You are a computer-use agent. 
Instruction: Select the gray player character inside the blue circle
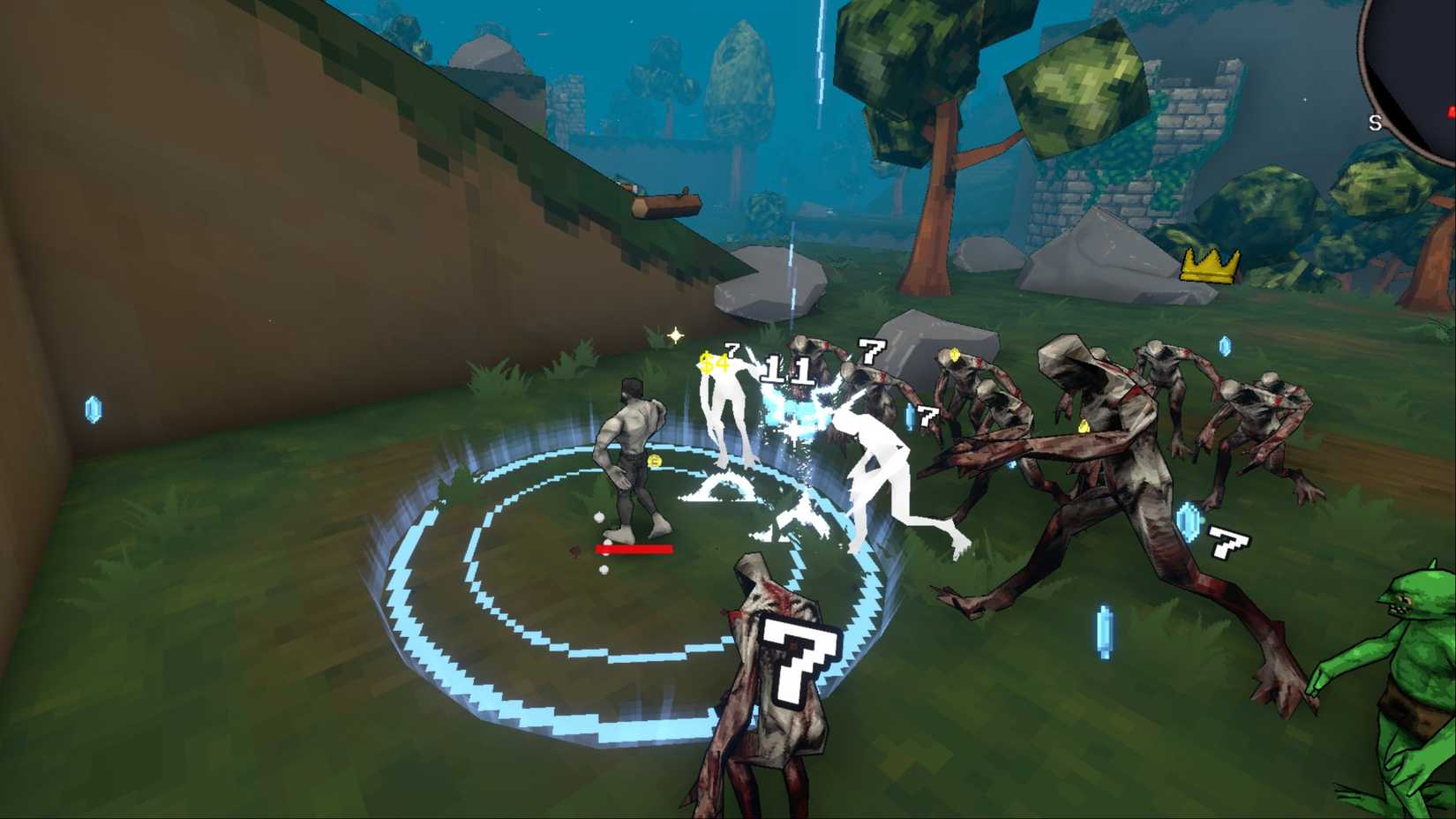[631, 450]
